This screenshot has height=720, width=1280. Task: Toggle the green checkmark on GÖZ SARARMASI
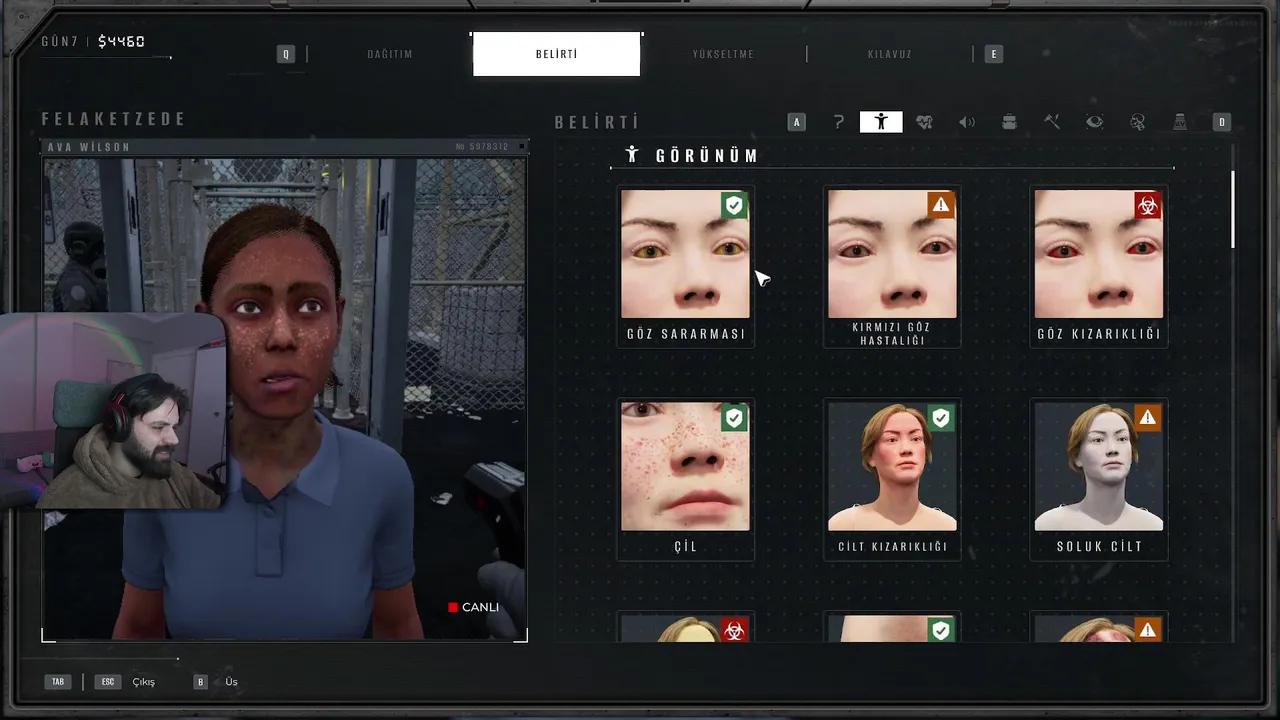coord(734,205)
